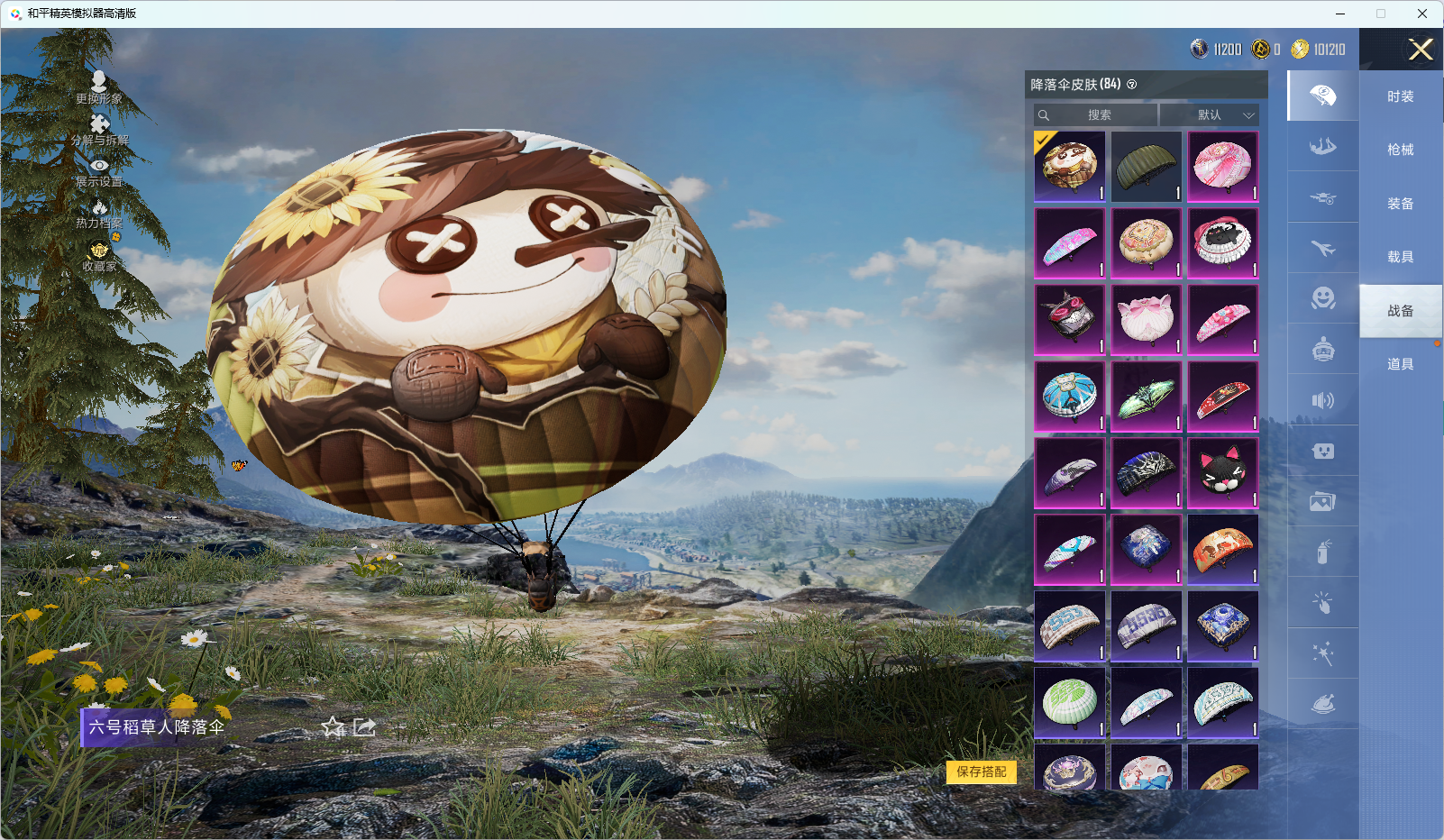This screenshot has width=1444, height=840.
Task: Select the plain olive green parachute skin
Action: coord(1146,167)
